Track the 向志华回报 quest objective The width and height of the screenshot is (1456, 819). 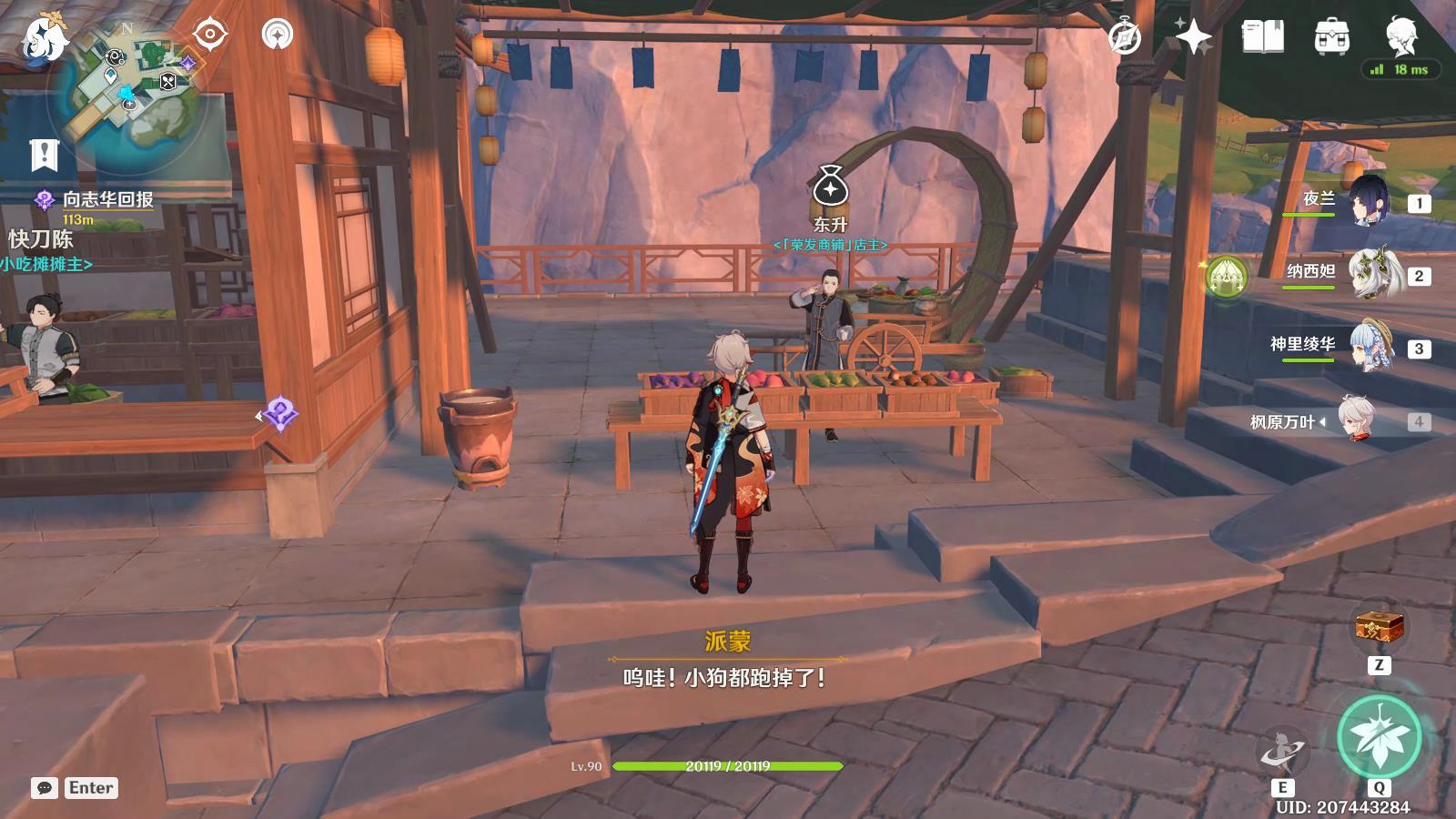click(x=106, y=199)
